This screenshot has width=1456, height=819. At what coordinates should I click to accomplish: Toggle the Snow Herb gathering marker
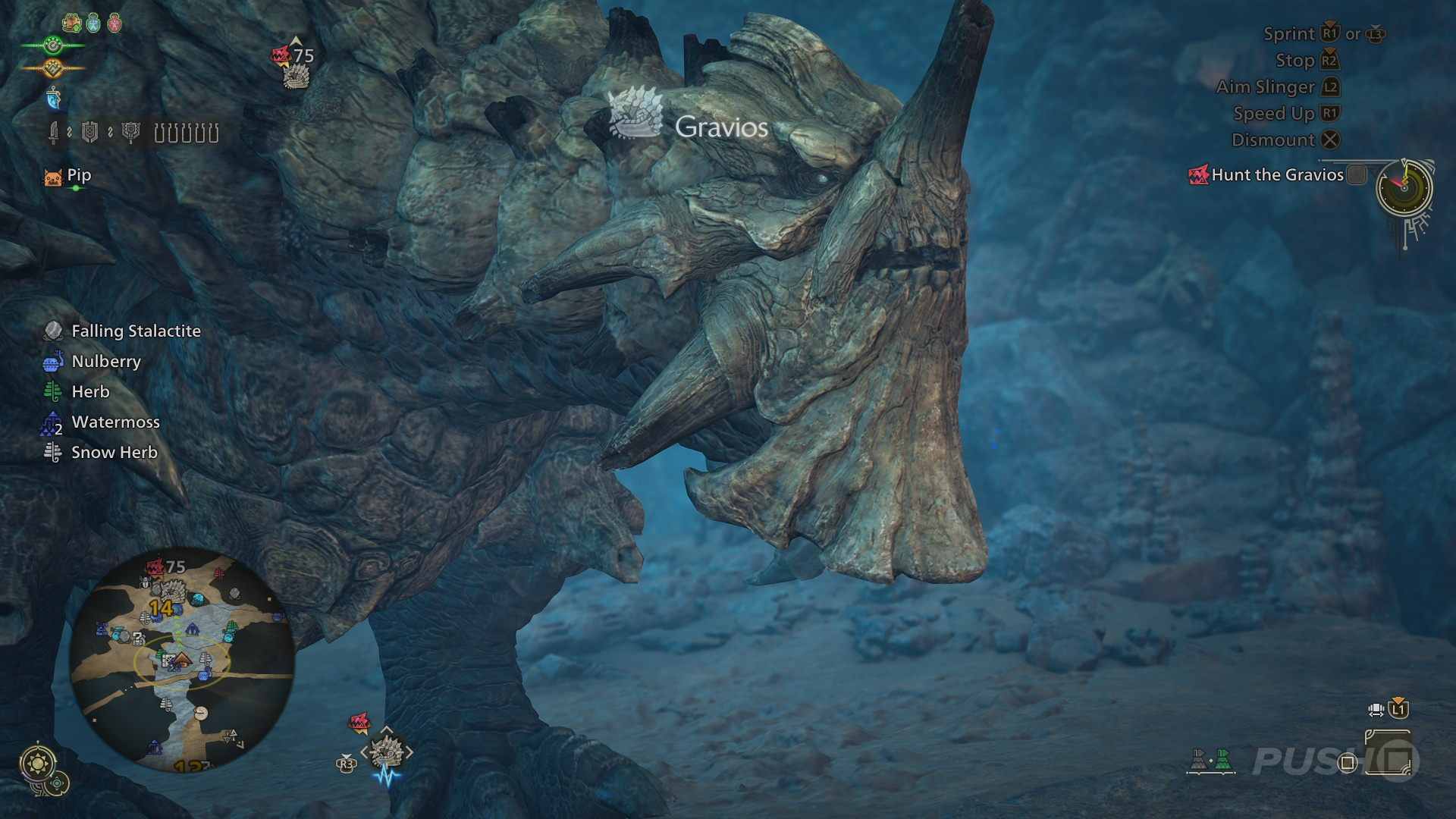point(52,452)
